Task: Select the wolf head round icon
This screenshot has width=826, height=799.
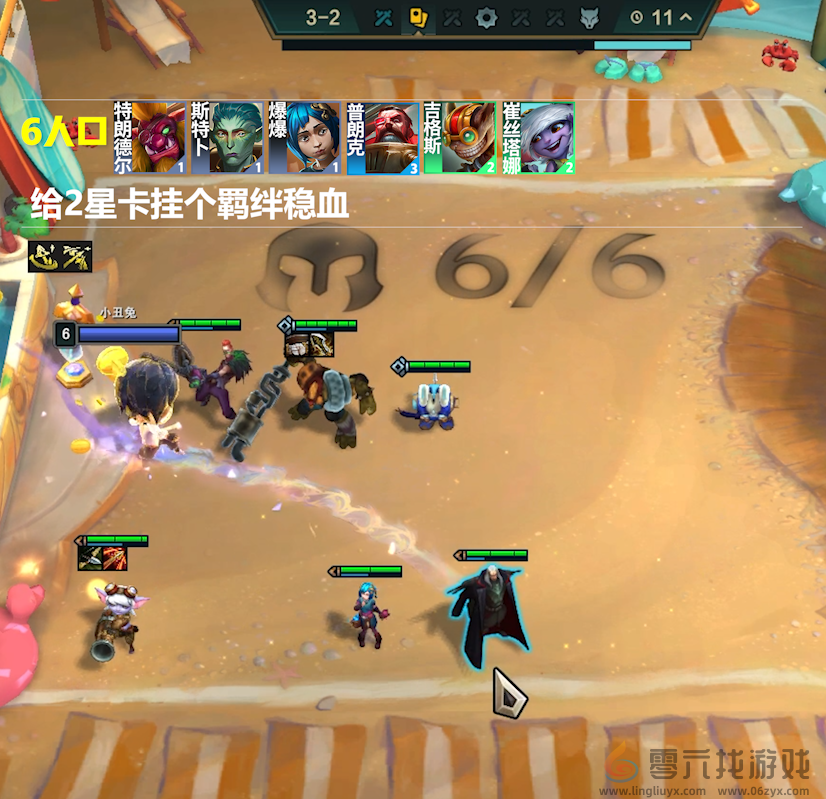Action: pos(589,17)
